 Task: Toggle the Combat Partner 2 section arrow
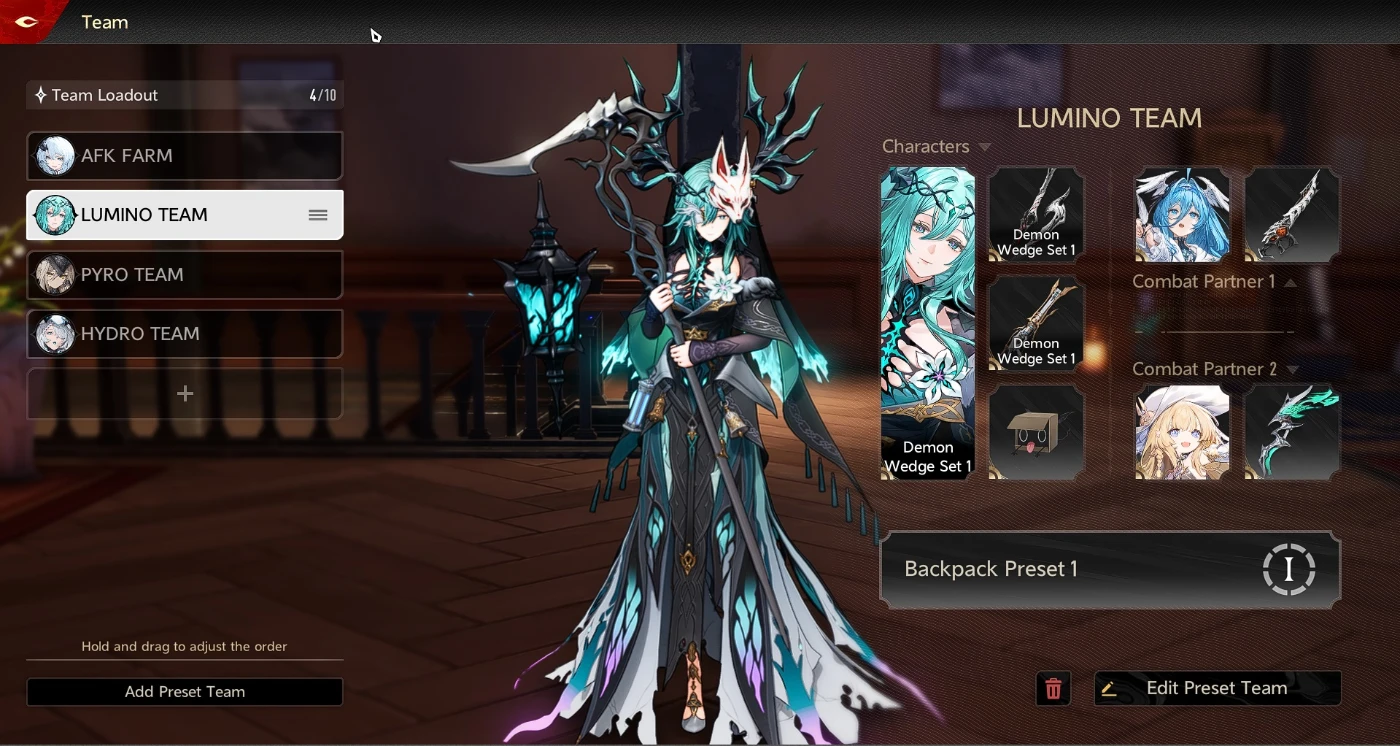coord(1292,370)
